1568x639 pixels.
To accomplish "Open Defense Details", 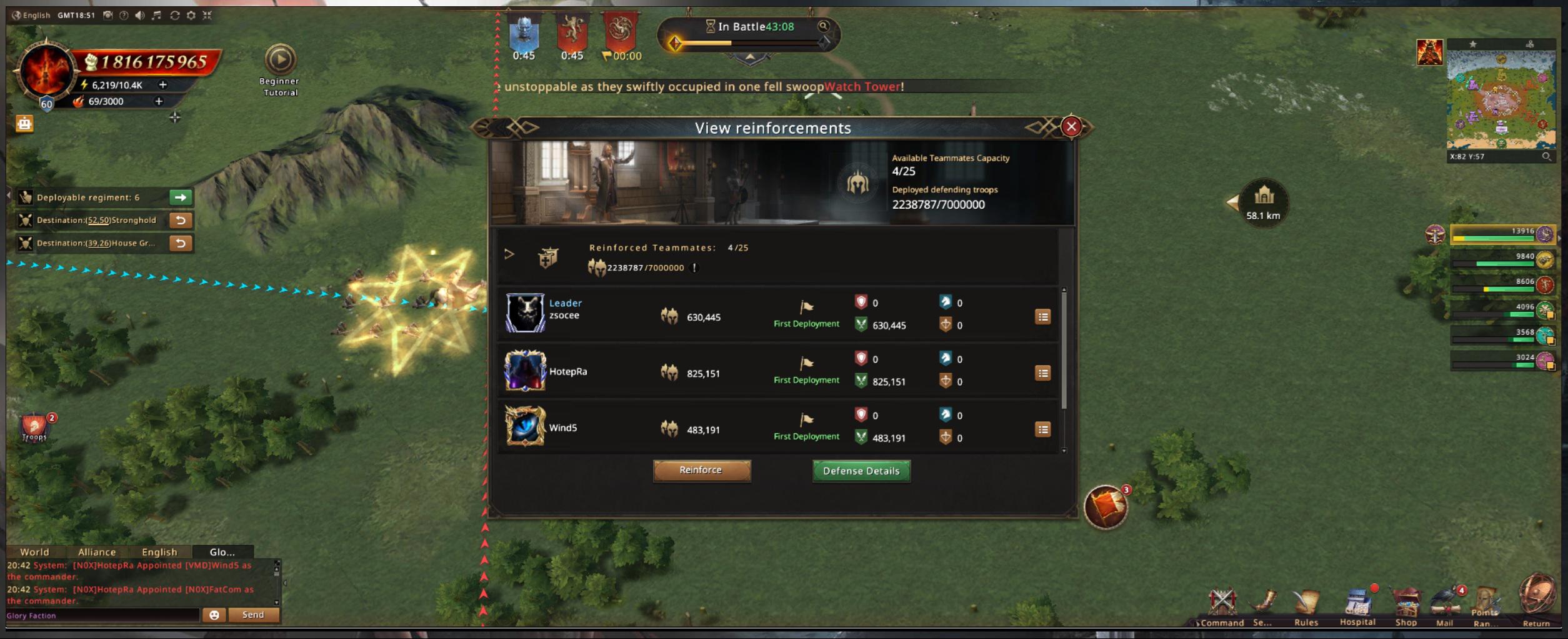I will 861,471.
